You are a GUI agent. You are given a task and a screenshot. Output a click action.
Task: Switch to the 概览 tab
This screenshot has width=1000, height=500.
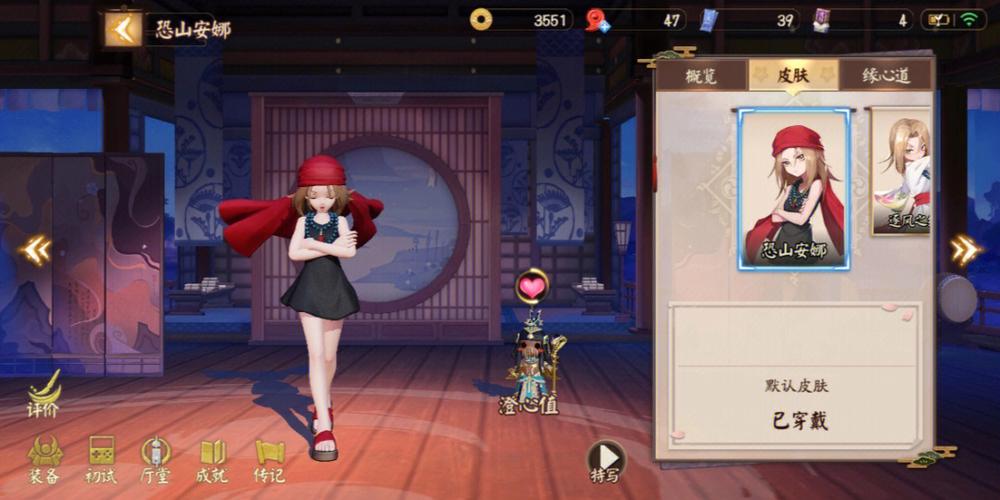701,76
